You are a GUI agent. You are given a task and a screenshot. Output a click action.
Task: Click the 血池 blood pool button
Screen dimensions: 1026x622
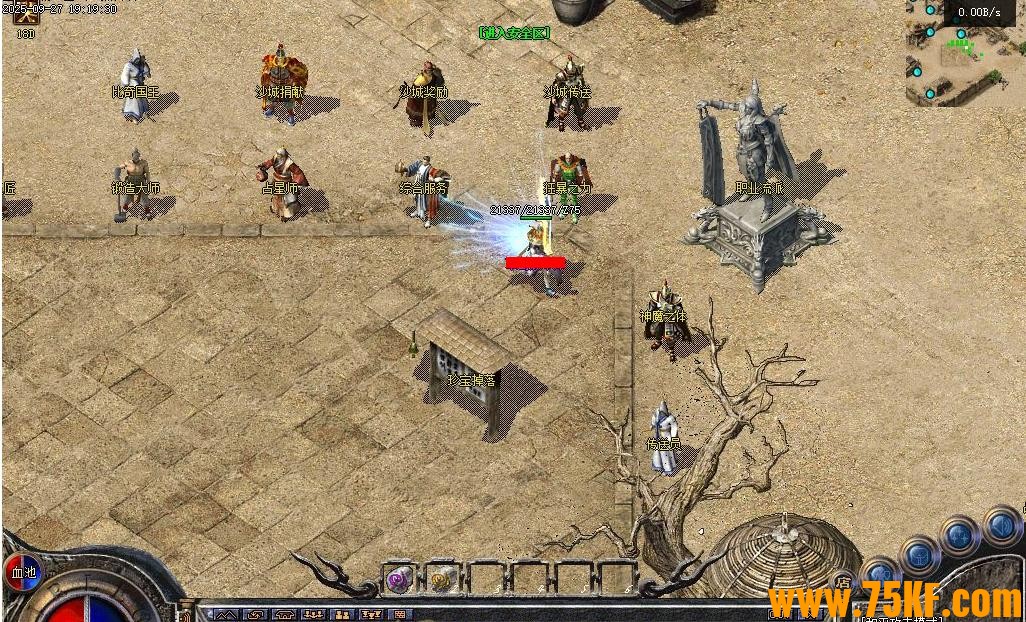22,573
